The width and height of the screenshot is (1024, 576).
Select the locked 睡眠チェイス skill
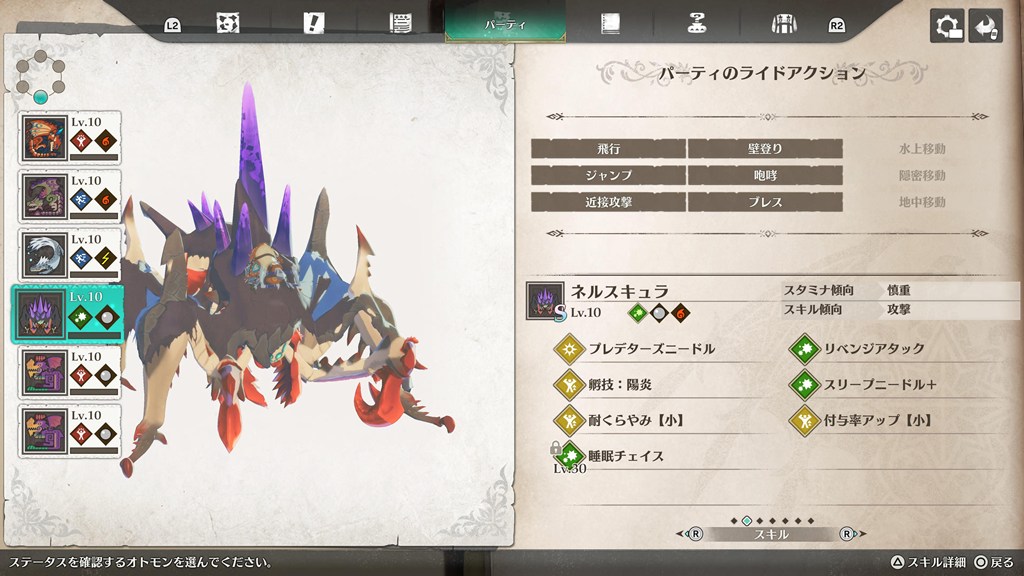625,455
